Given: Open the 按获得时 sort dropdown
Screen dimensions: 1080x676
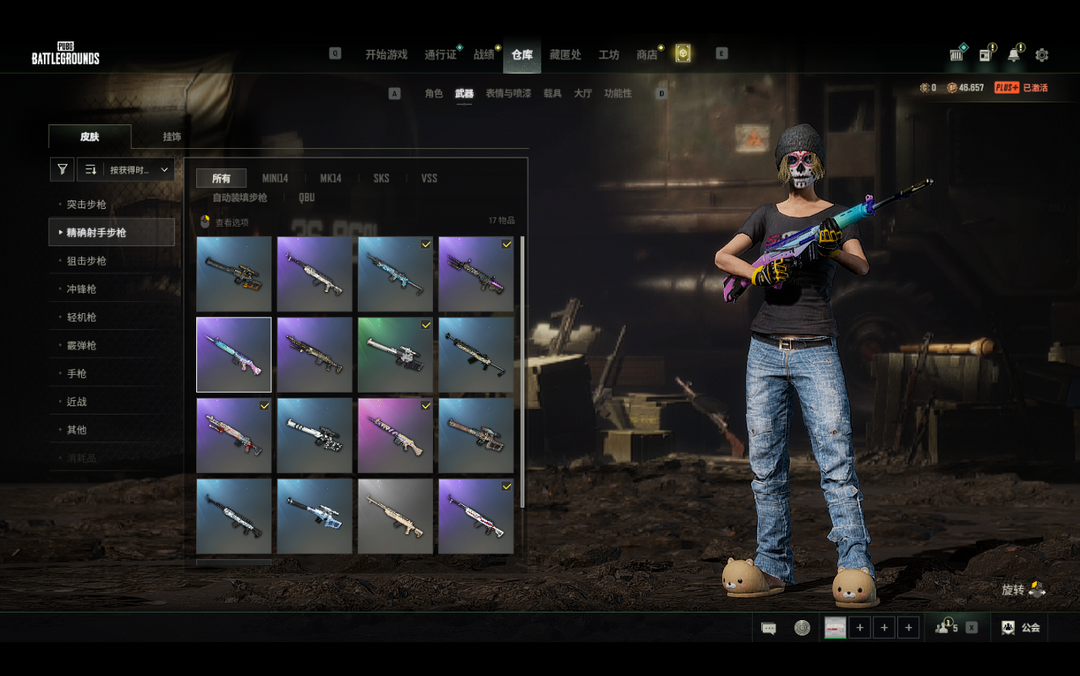Looking at the screenshot, I should pos(126,170).
